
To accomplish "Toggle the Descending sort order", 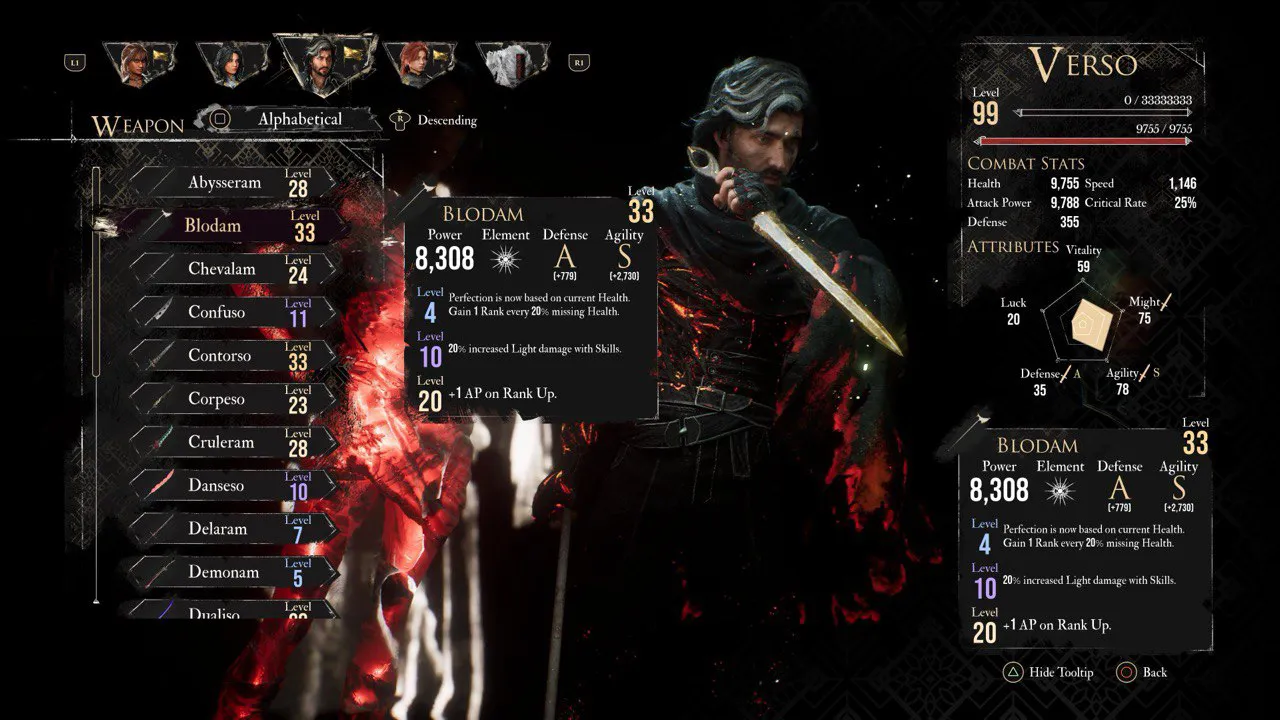I will (436, 120).
